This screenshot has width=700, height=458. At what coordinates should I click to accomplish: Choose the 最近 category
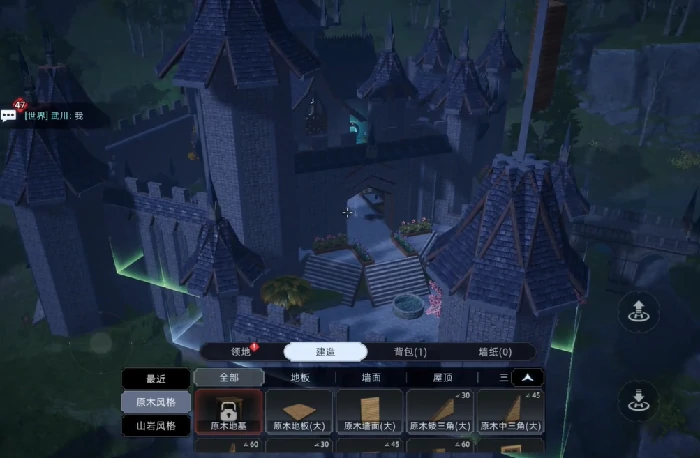[x=155, y=379]
